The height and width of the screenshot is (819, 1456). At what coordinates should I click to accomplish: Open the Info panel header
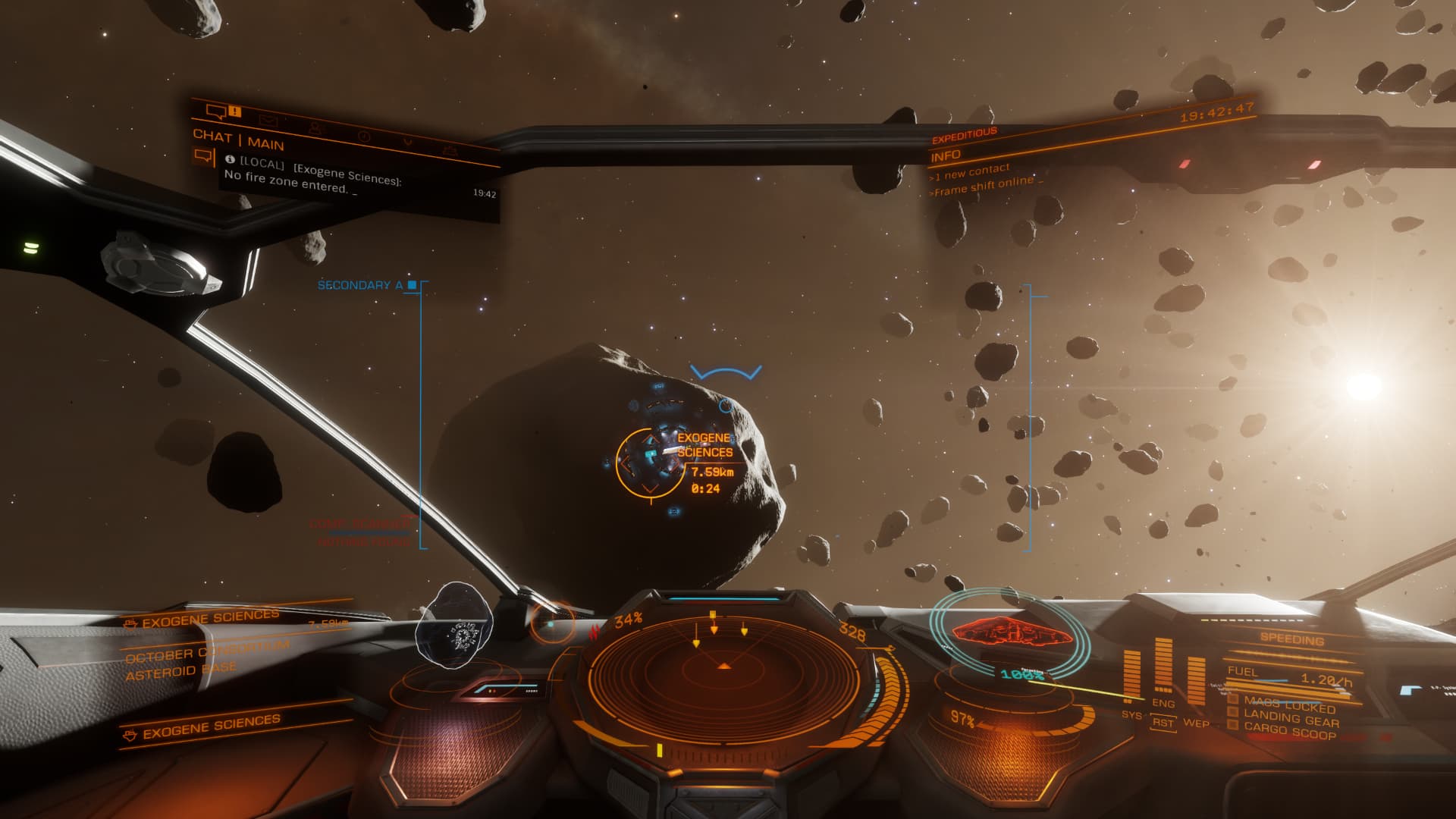tap(946, 155)
